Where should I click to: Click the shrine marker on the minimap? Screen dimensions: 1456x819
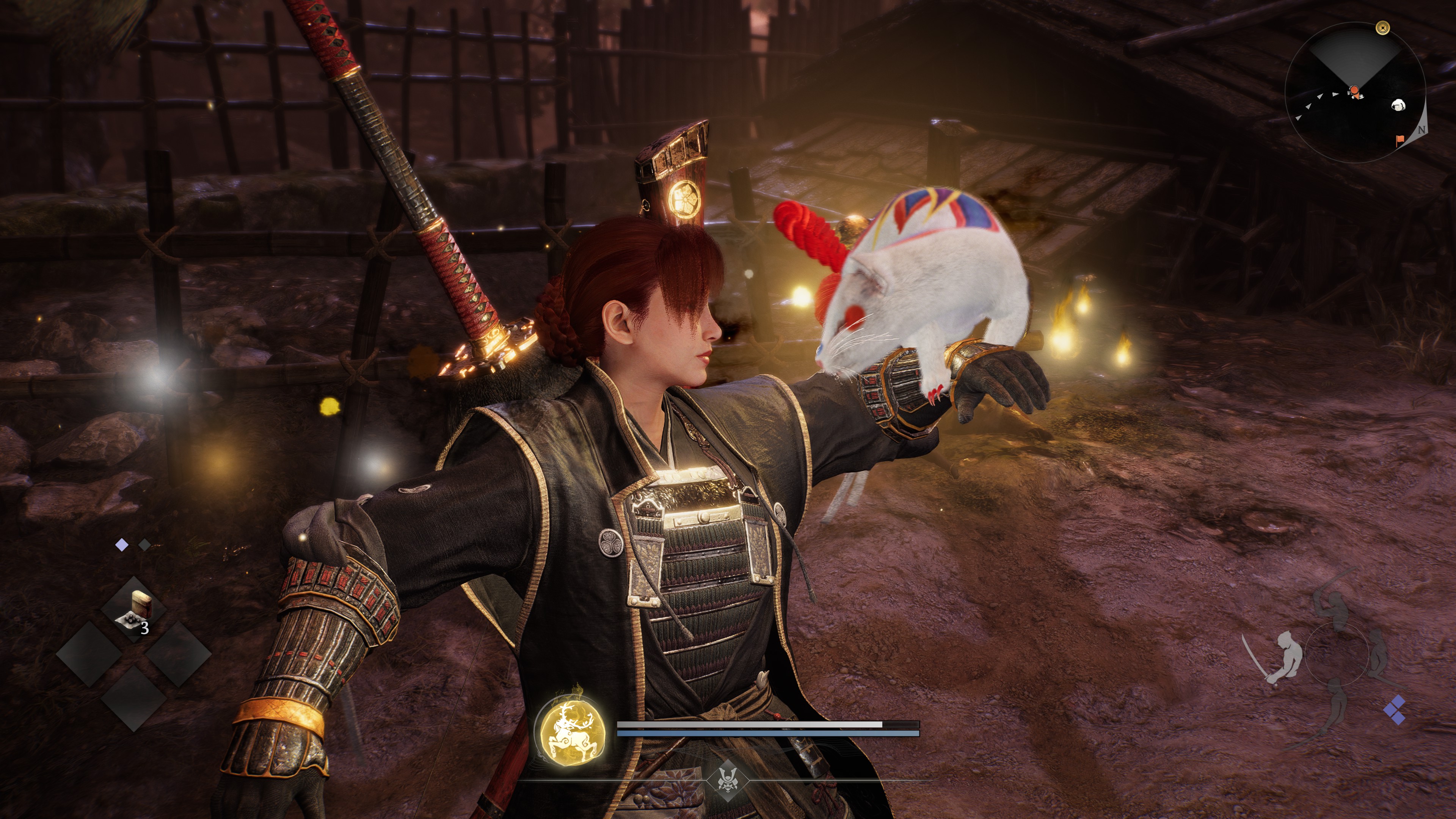[1383, 28]
